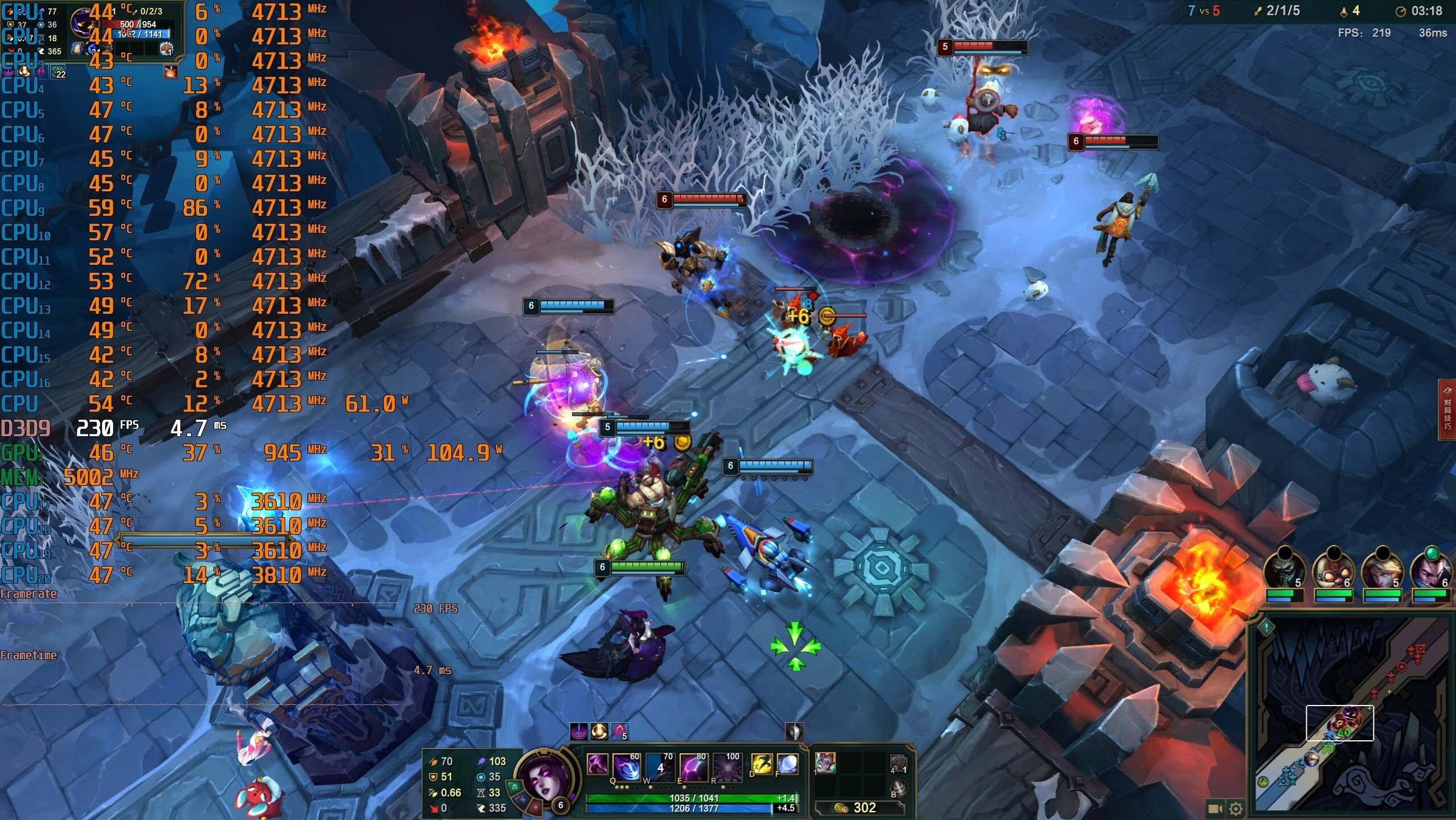Click the Recall button marked B
The height and width of the screenshot is (820, 1456).
(x=898, y=789)
